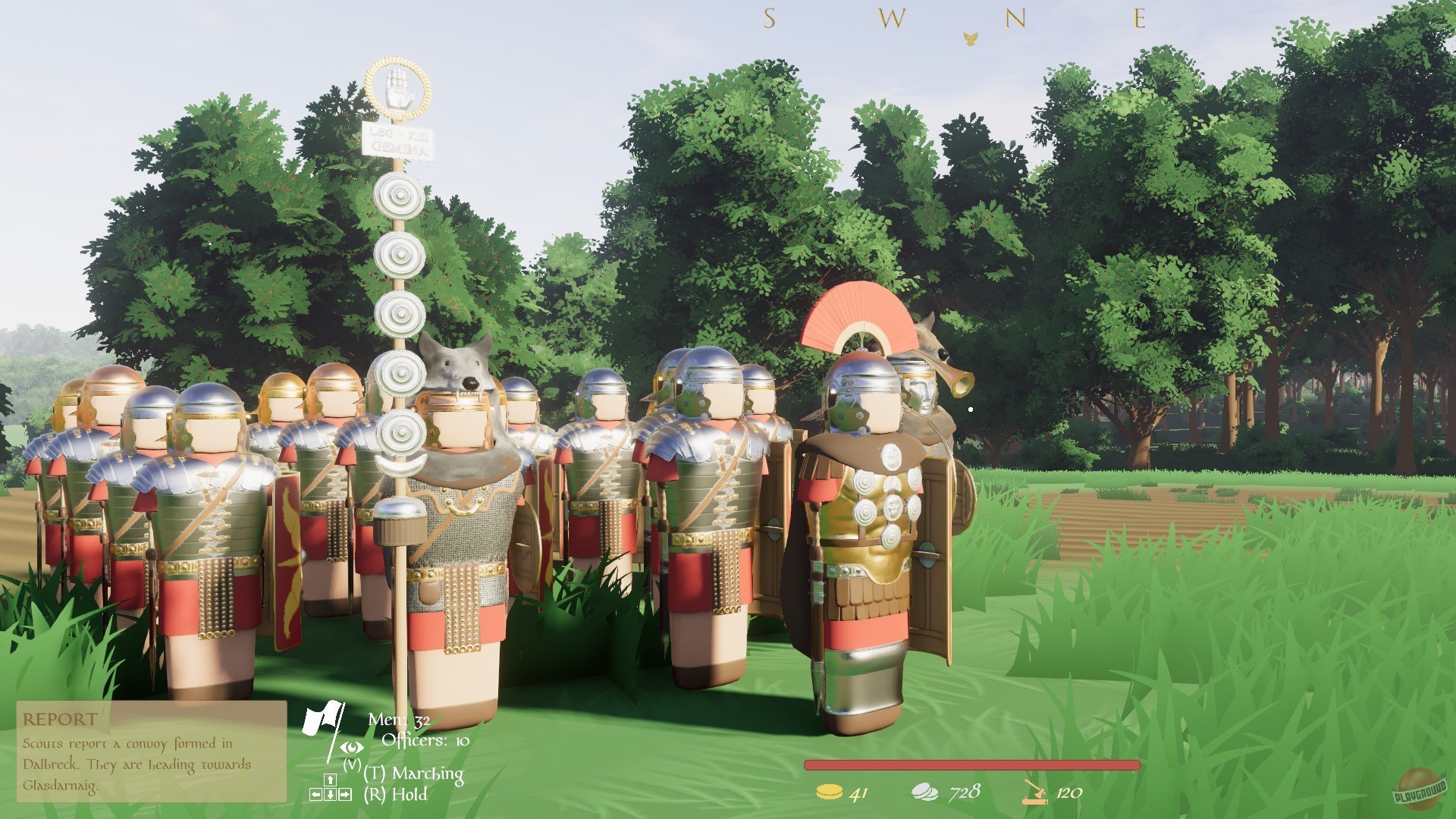Click the Men: 32 counter
This screenshot has width=1456, height=819.
click(x=400, y=719)
